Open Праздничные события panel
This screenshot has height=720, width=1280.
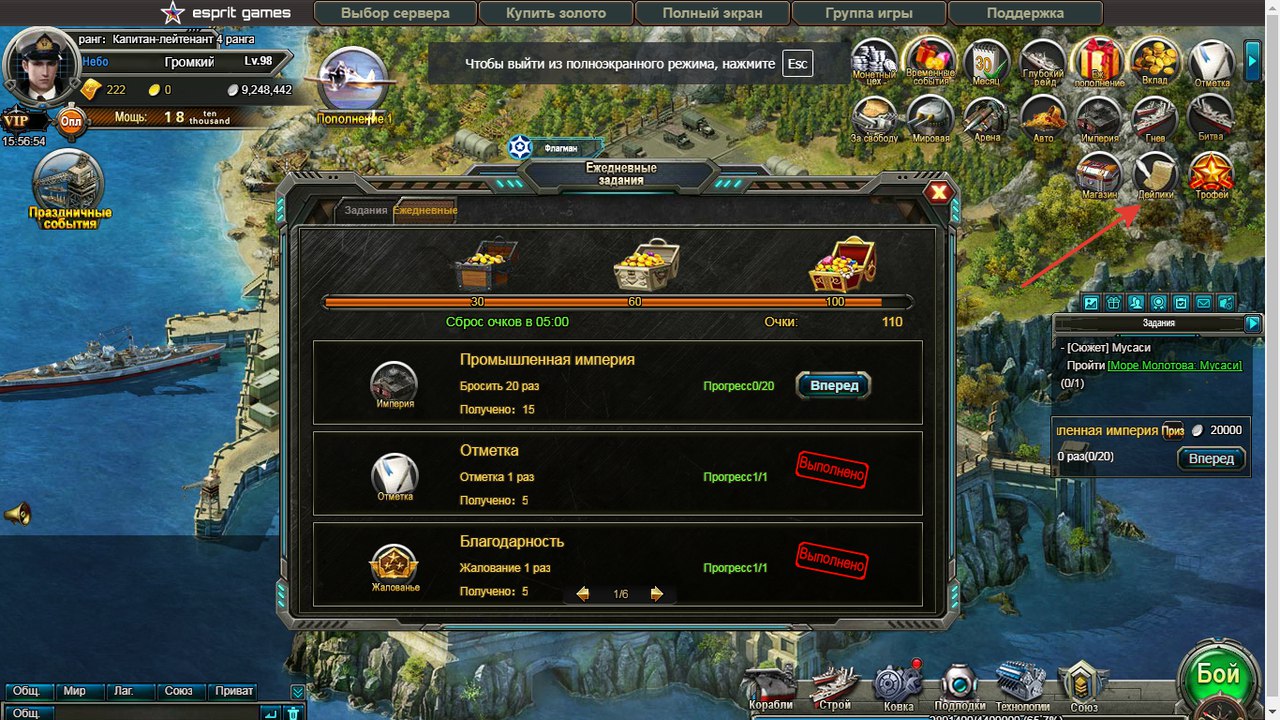69,190
